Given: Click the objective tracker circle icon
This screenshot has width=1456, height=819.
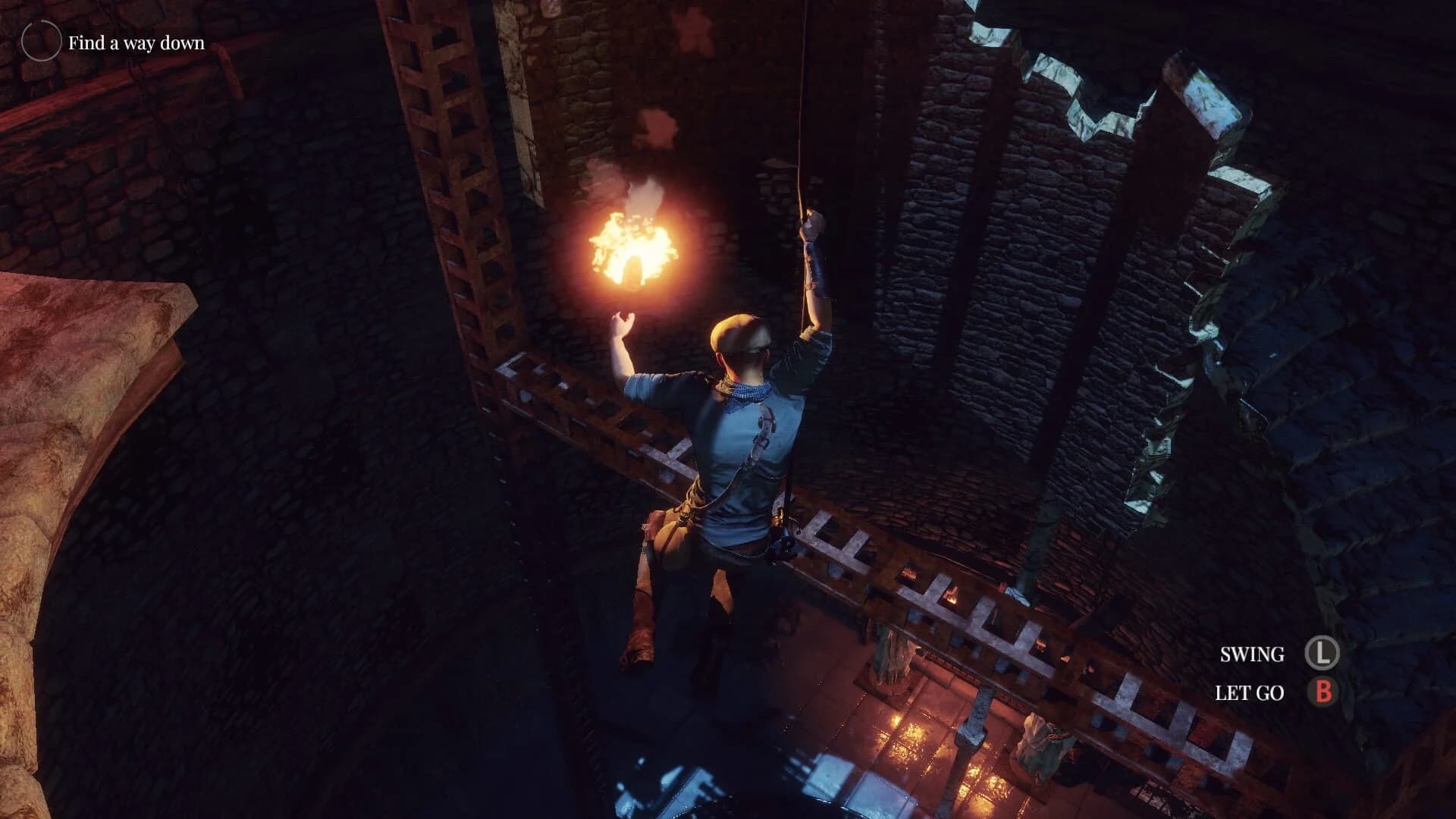Looking at the screenshot, I should 42,39.
